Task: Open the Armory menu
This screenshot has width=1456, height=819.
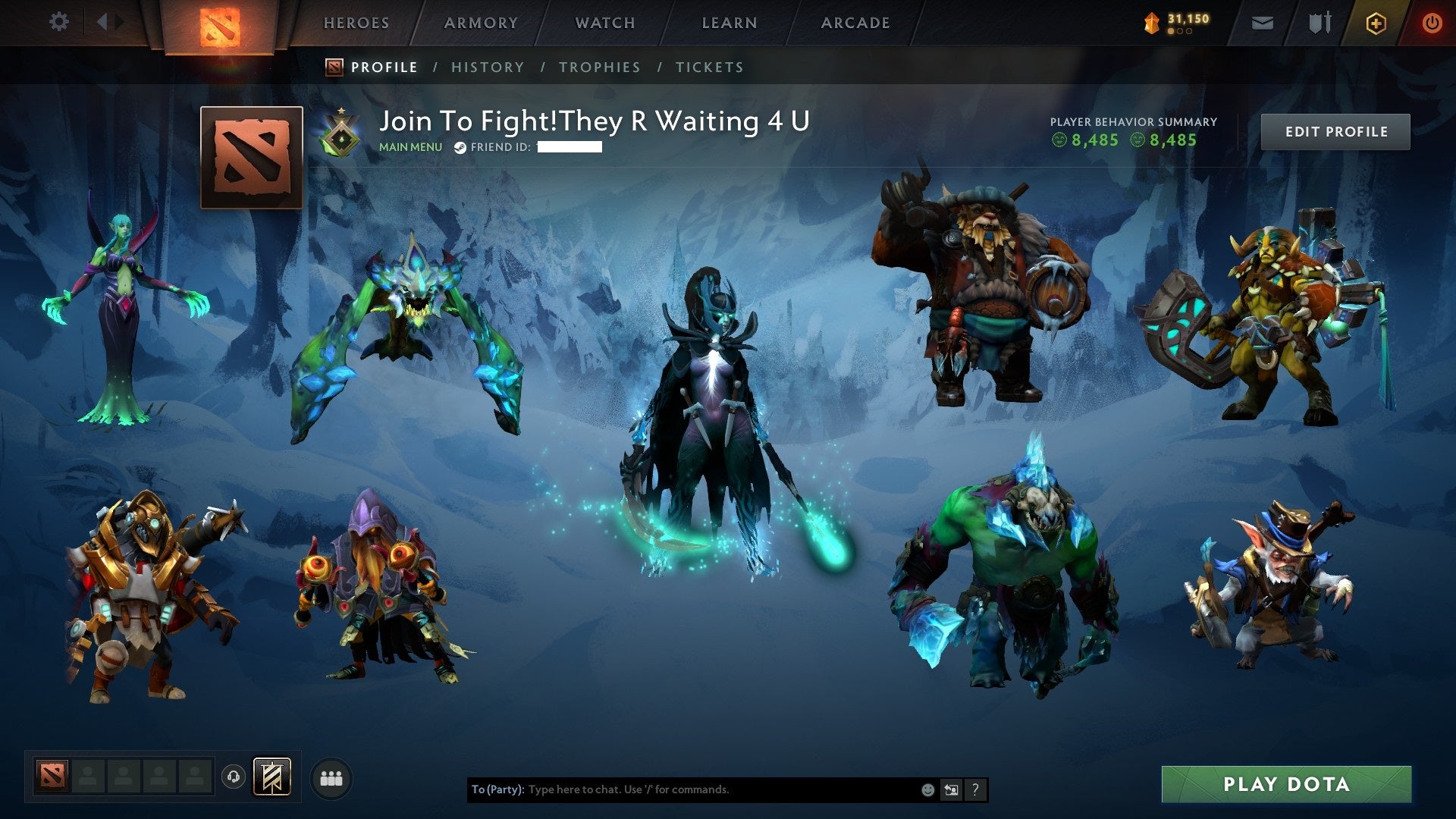Action: click(x=481, y=23)
